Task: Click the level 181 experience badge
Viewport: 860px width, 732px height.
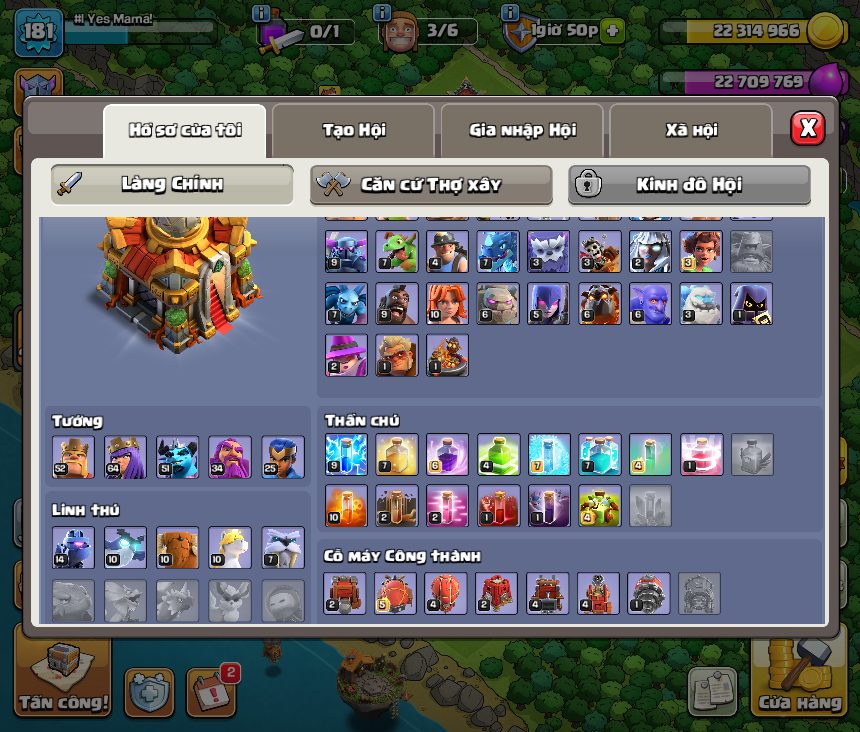Action: [39, 33]
